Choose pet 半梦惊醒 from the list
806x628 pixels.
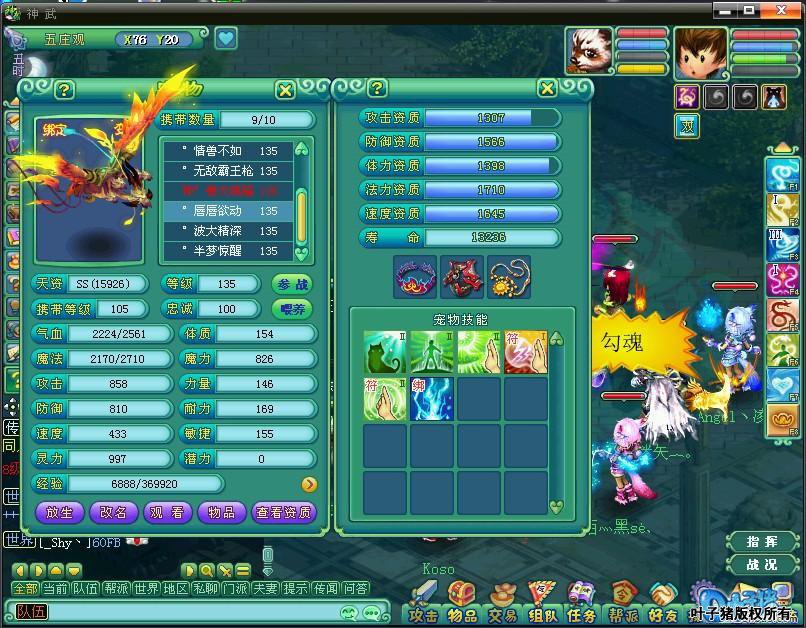(x=229, y=251)
